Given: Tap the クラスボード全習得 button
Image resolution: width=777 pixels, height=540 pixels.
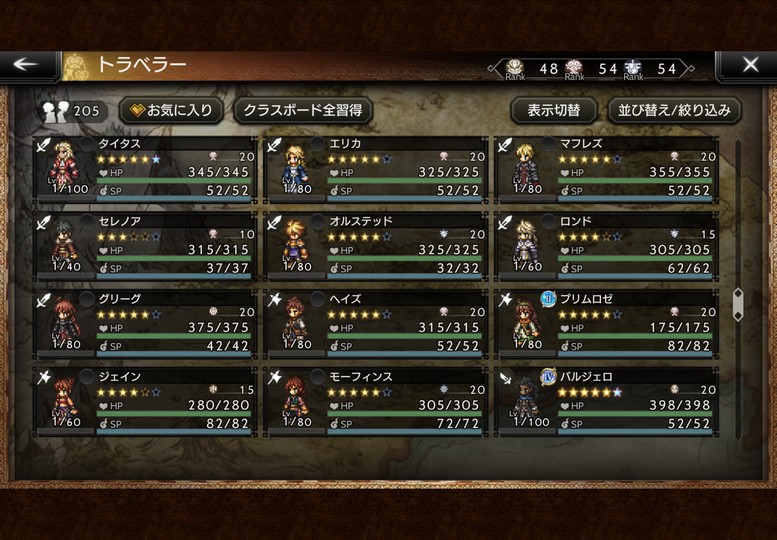Looking at the screenshot, I should tap(303, 110).
